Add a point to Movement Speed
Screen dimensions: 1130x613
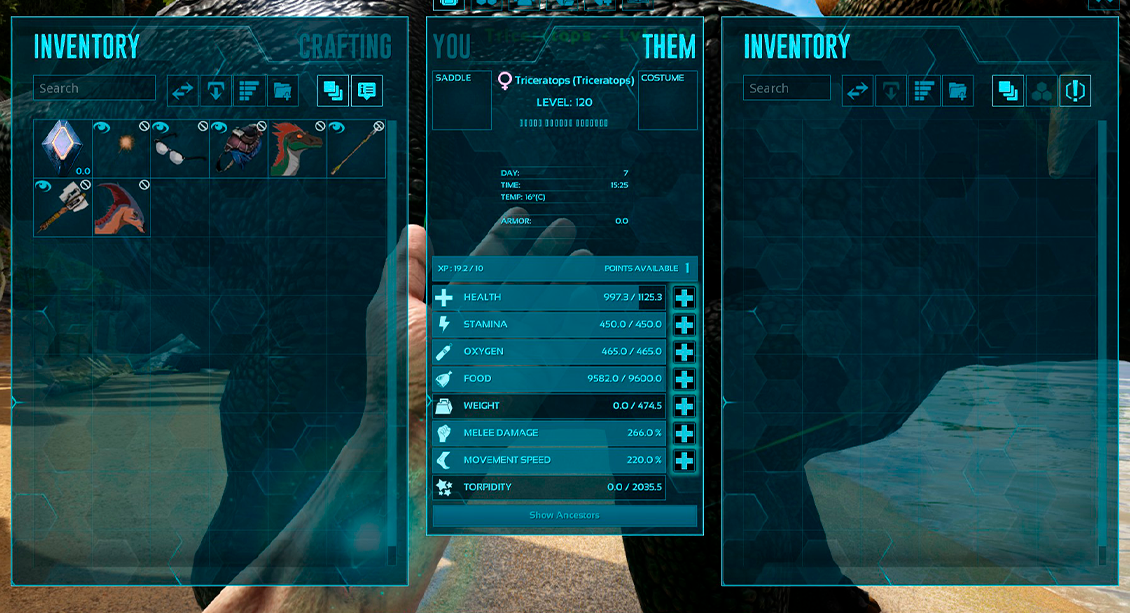click(684, 460)
